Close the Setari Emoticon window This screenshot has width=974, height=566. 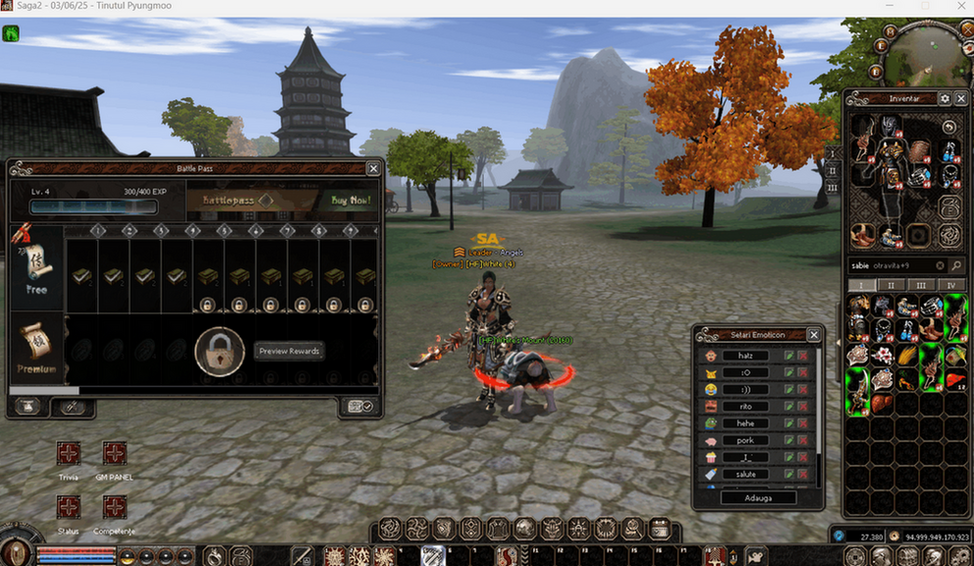tap(814, 335)
